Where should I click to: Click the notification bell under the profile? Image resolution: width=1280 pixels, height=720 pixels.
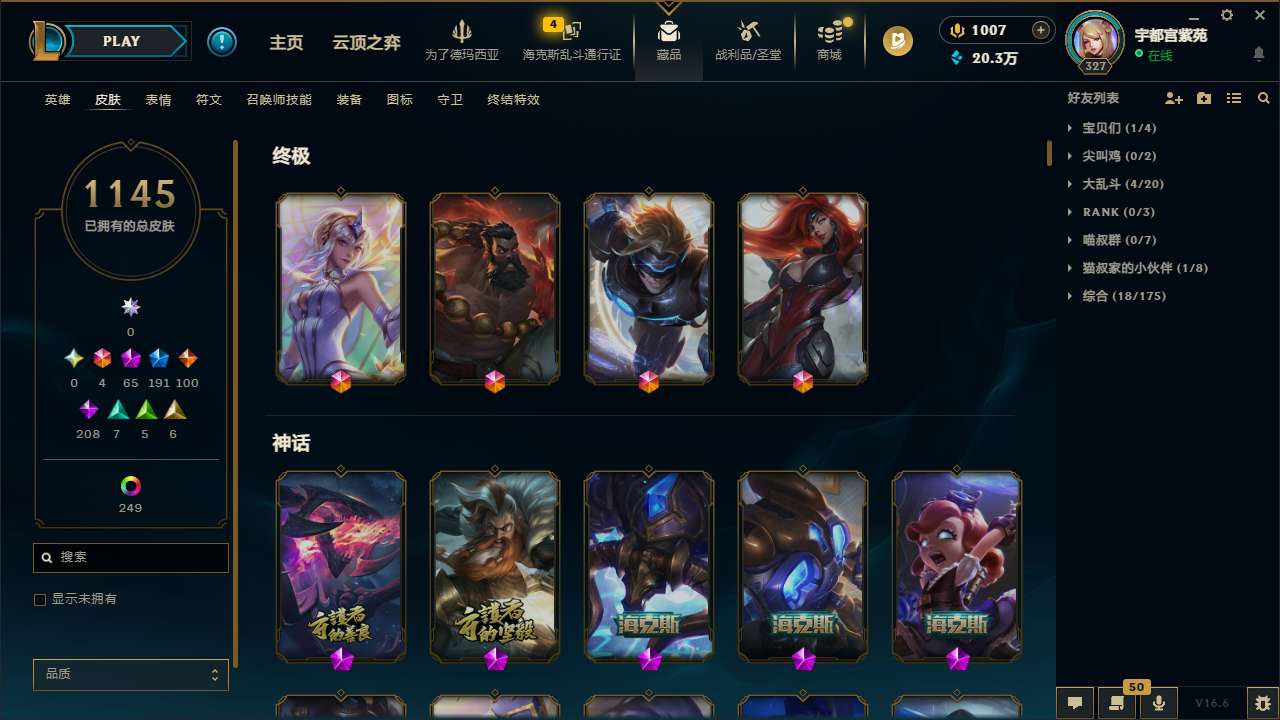(1259, 55)
